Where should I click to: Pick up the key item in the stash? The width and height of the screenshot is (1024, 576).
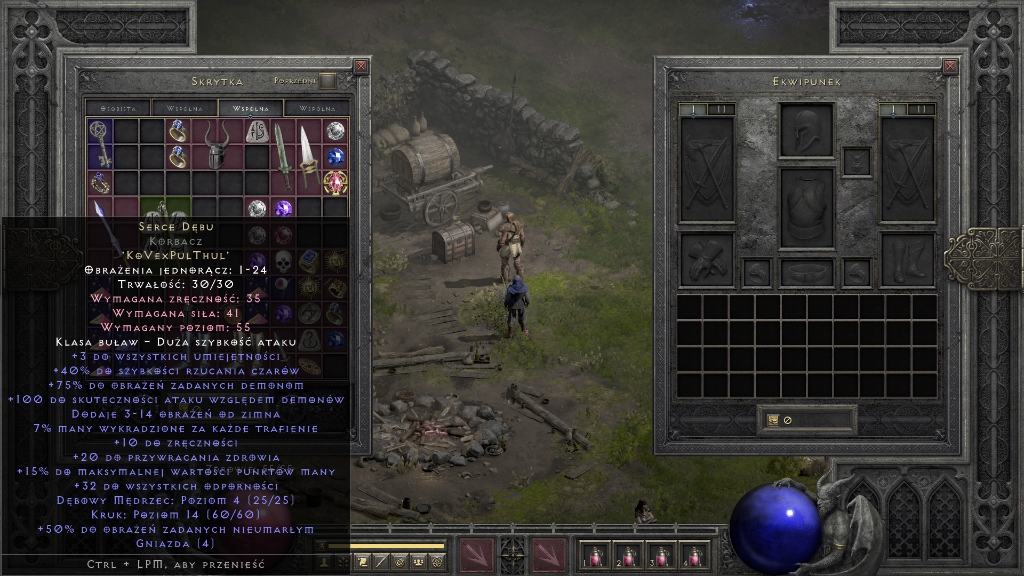(99, 143)
